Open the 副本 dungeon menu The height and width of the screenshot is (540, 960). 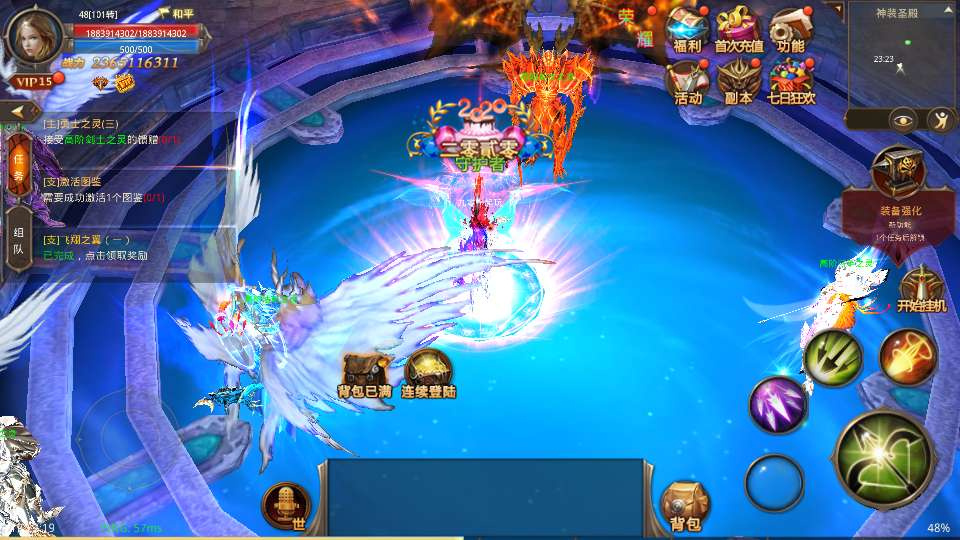(739, 81)
